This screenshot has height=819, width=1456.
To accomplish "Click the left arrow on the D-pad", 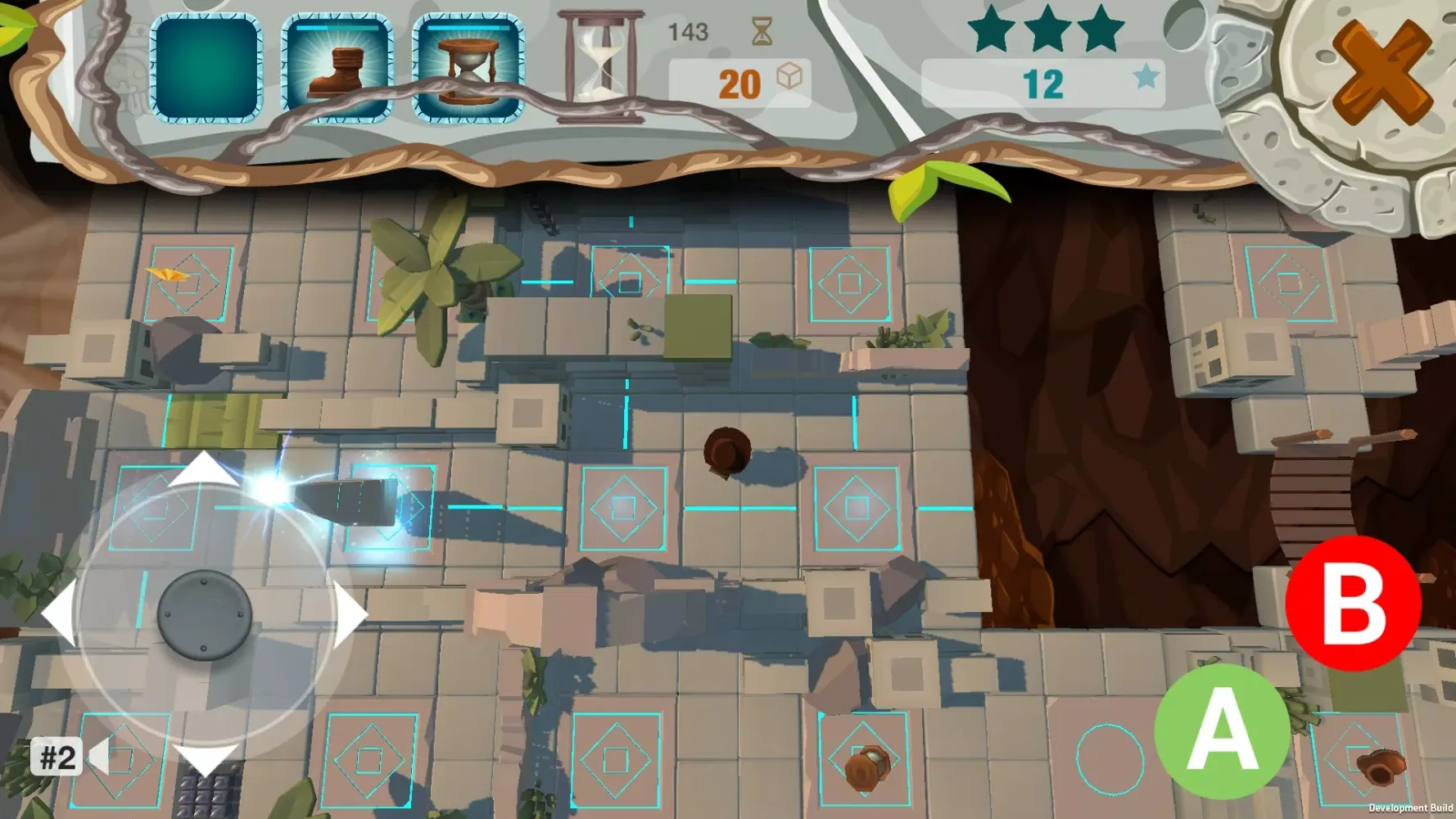I will click(59, 614).
